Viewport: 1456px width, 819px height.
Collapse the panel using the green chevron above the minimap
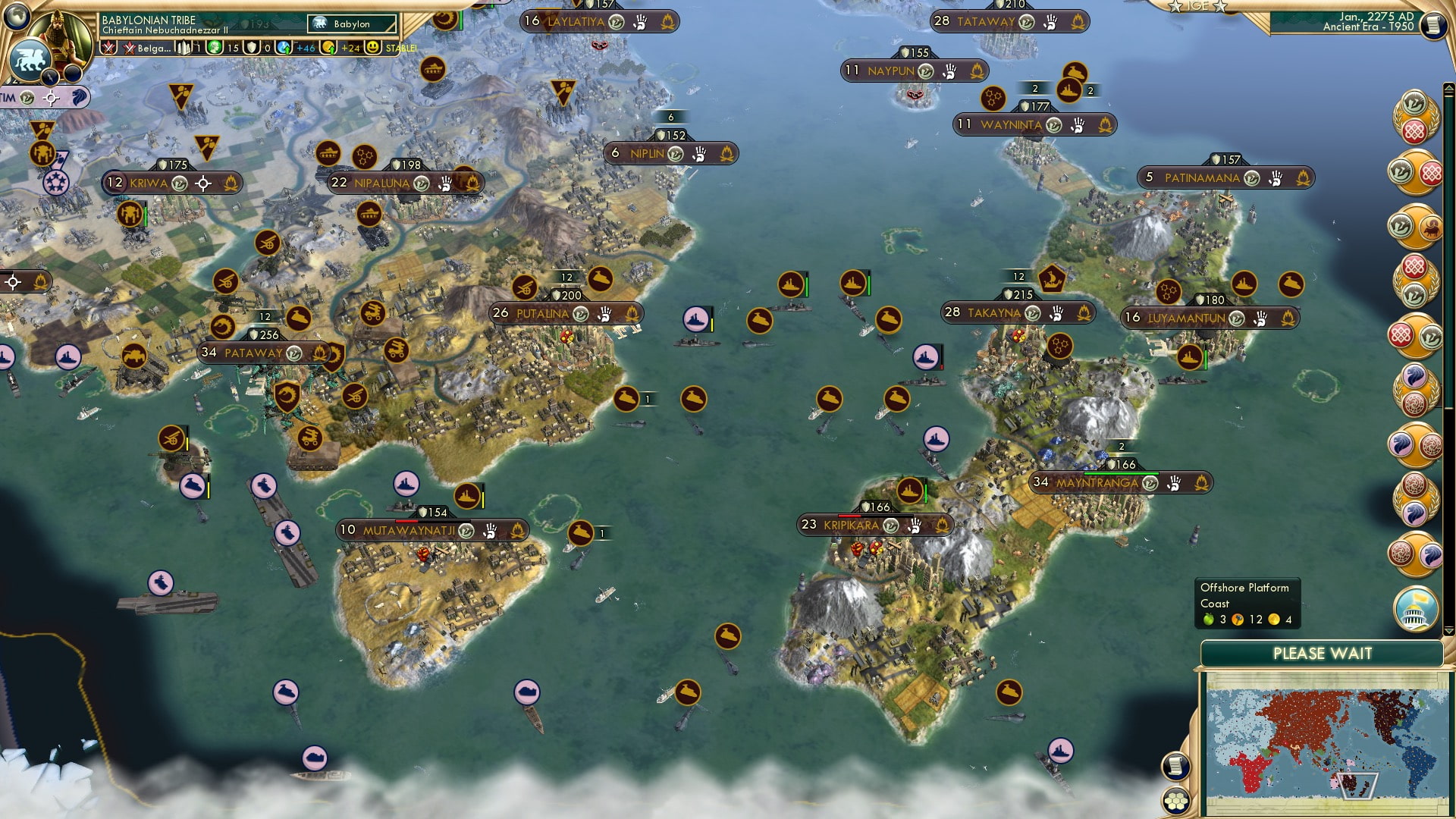click(x=1448, y=630)
